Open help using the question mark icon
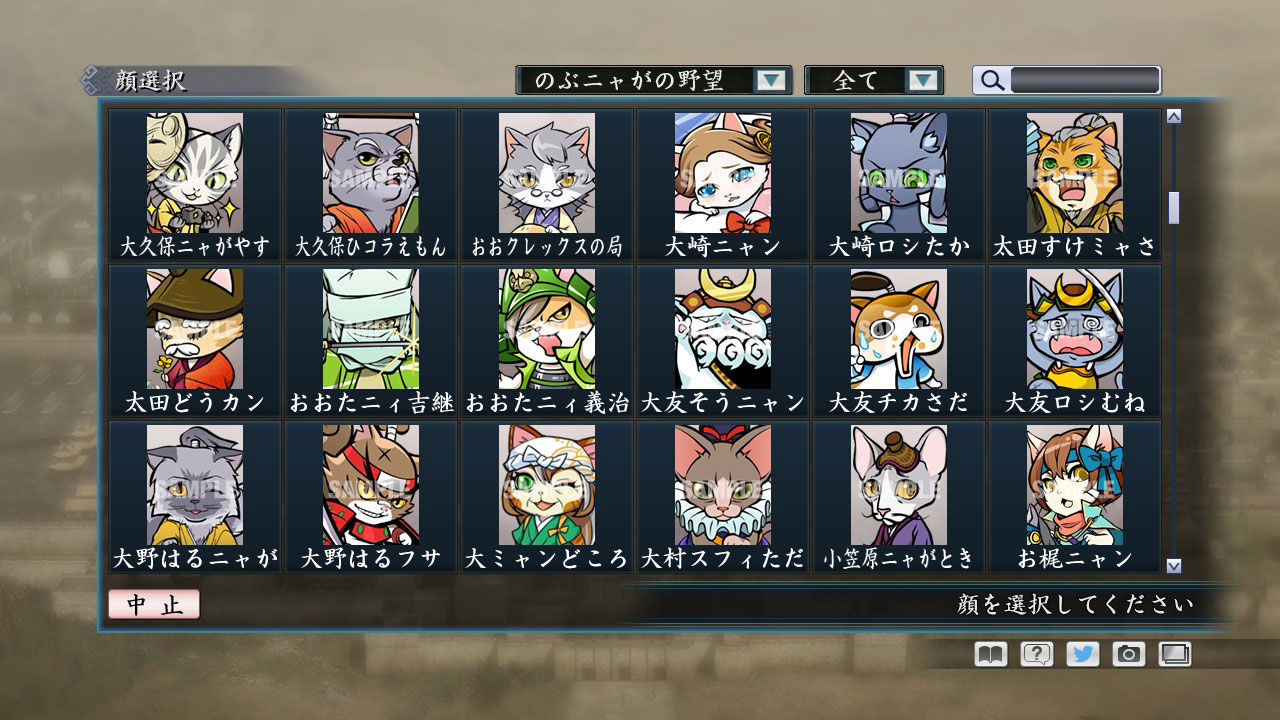This screenshot has height=720, width=1280. (1036, 655)
